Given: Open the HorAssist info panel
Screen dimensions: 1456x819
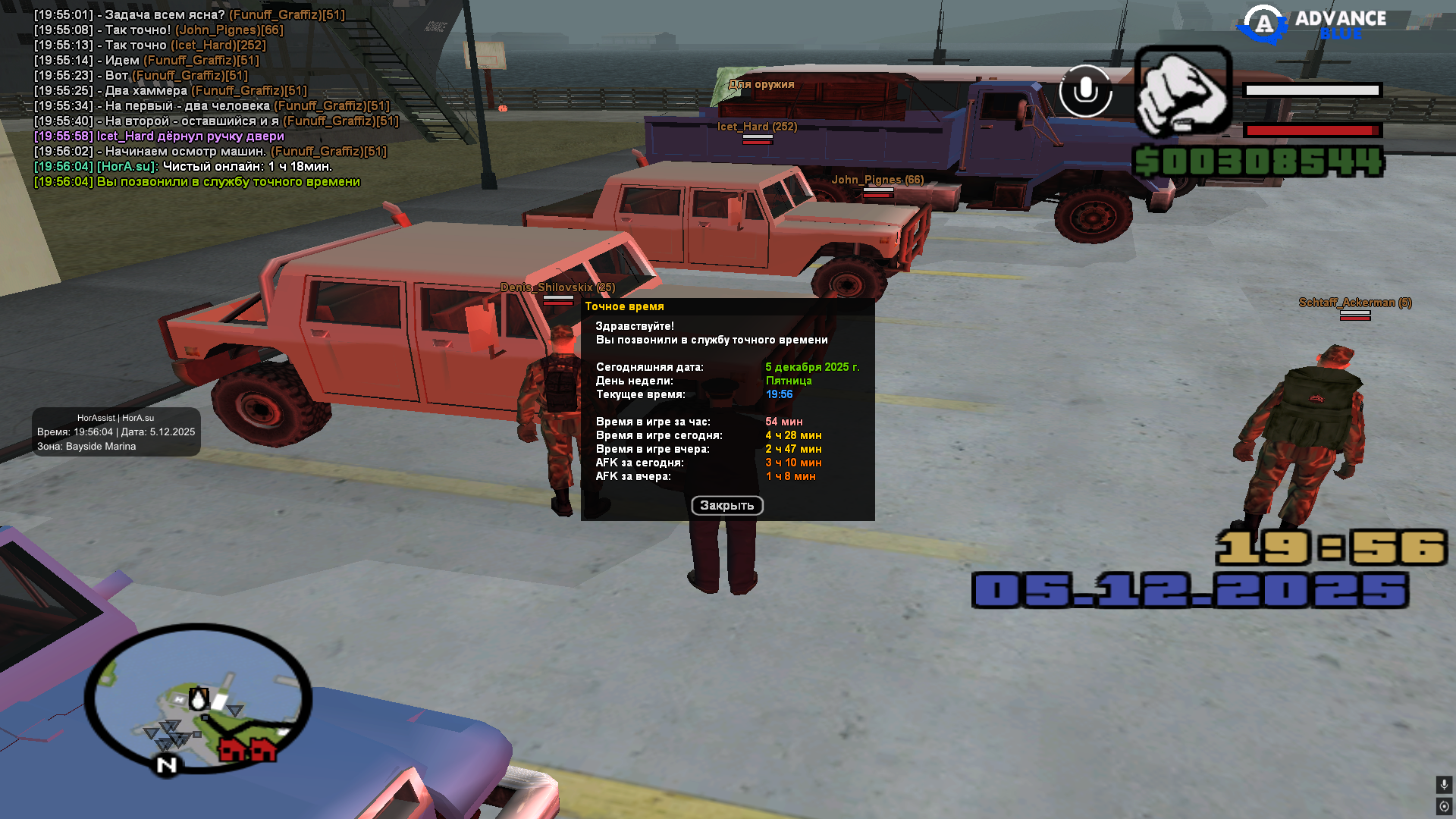Looking at the screenshot, I should point(116,431).
